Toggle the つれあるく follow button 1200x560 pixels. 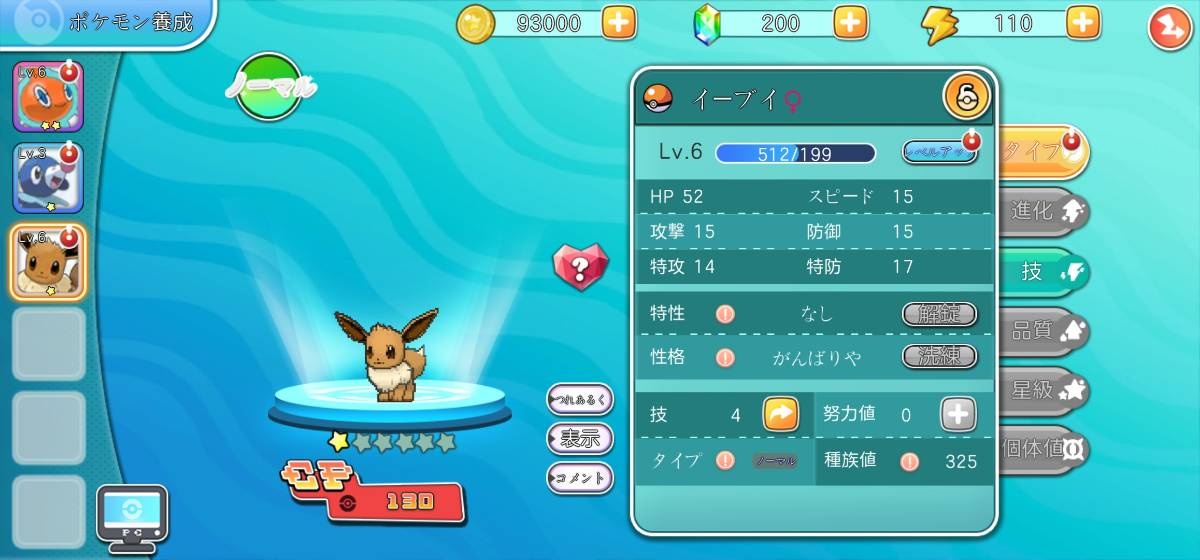click(x=580, y=400)
